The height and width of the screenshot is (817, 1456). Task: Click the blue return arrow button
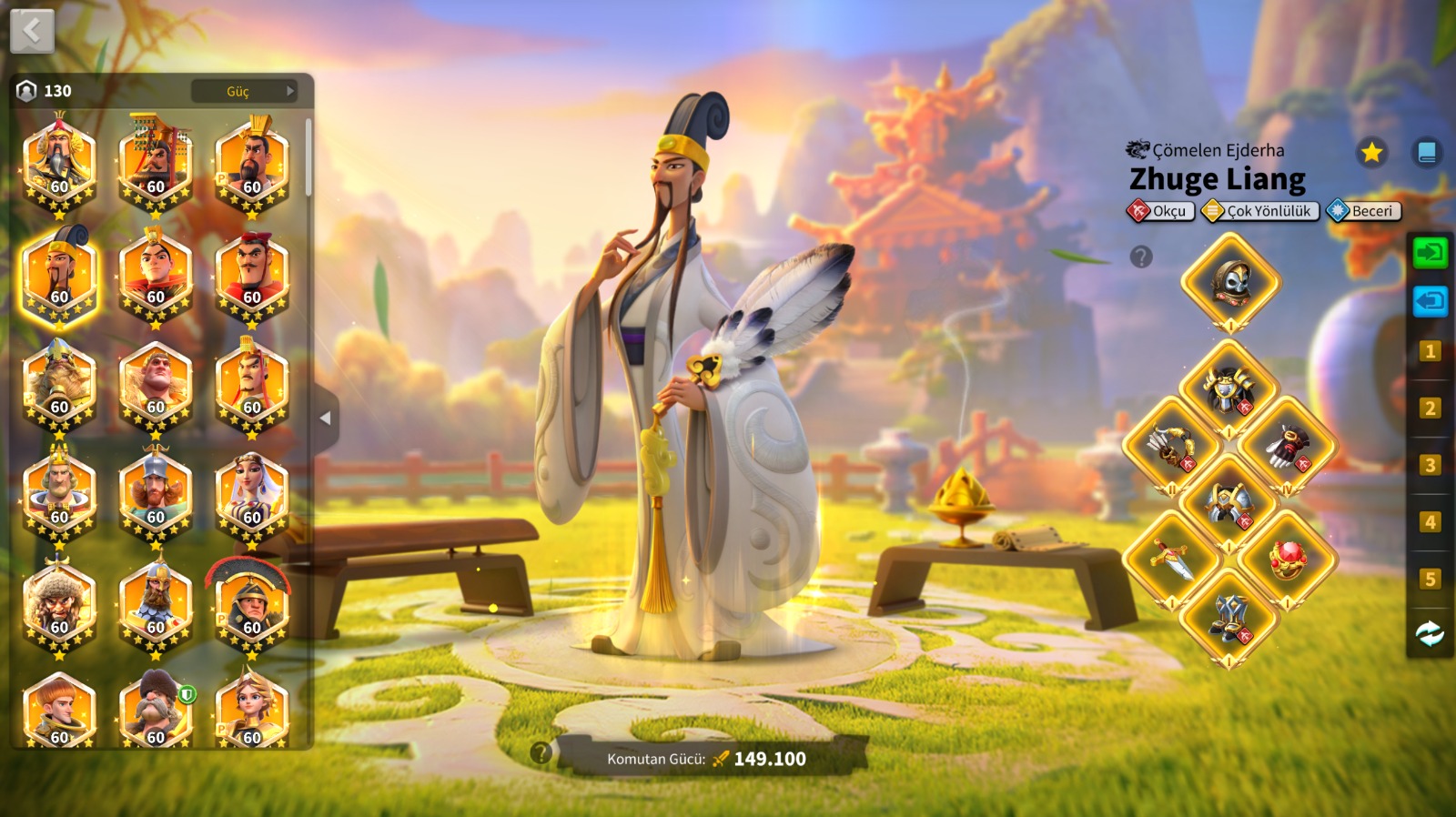[1430, 300]
